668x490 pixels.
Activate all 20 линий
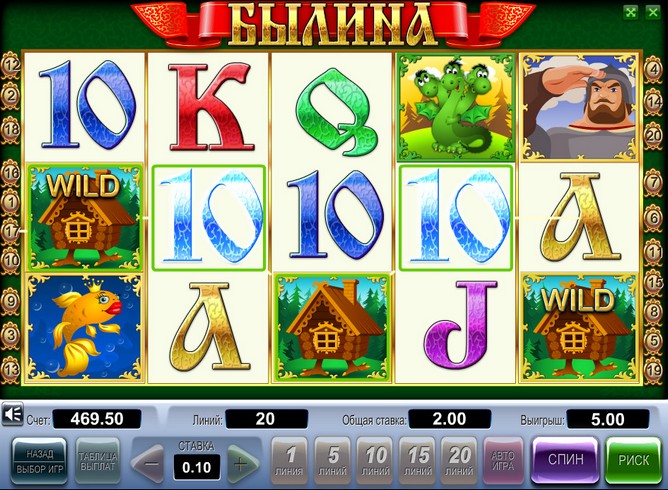coord(461,460)
